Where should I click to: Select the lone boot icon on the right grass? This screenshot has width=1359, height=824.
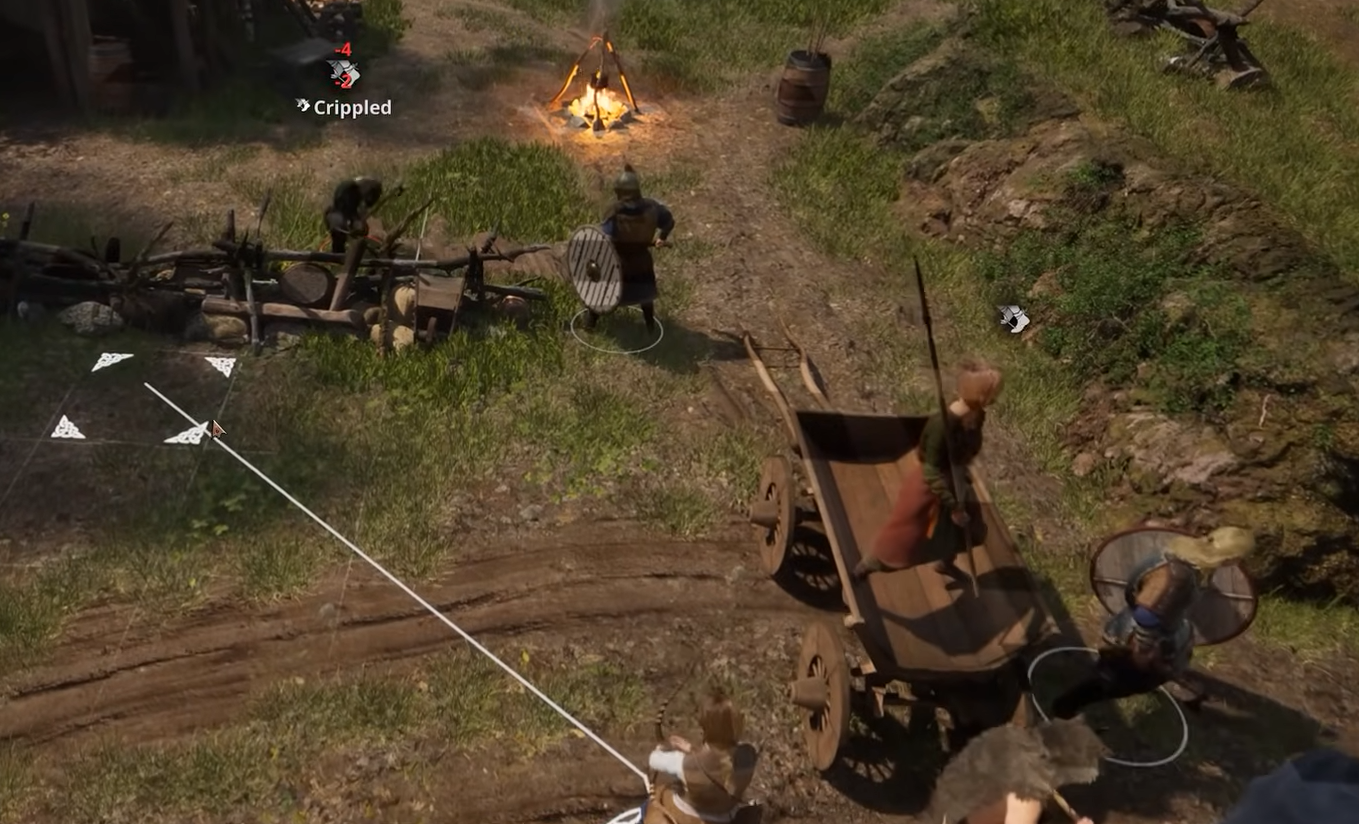1012,320
